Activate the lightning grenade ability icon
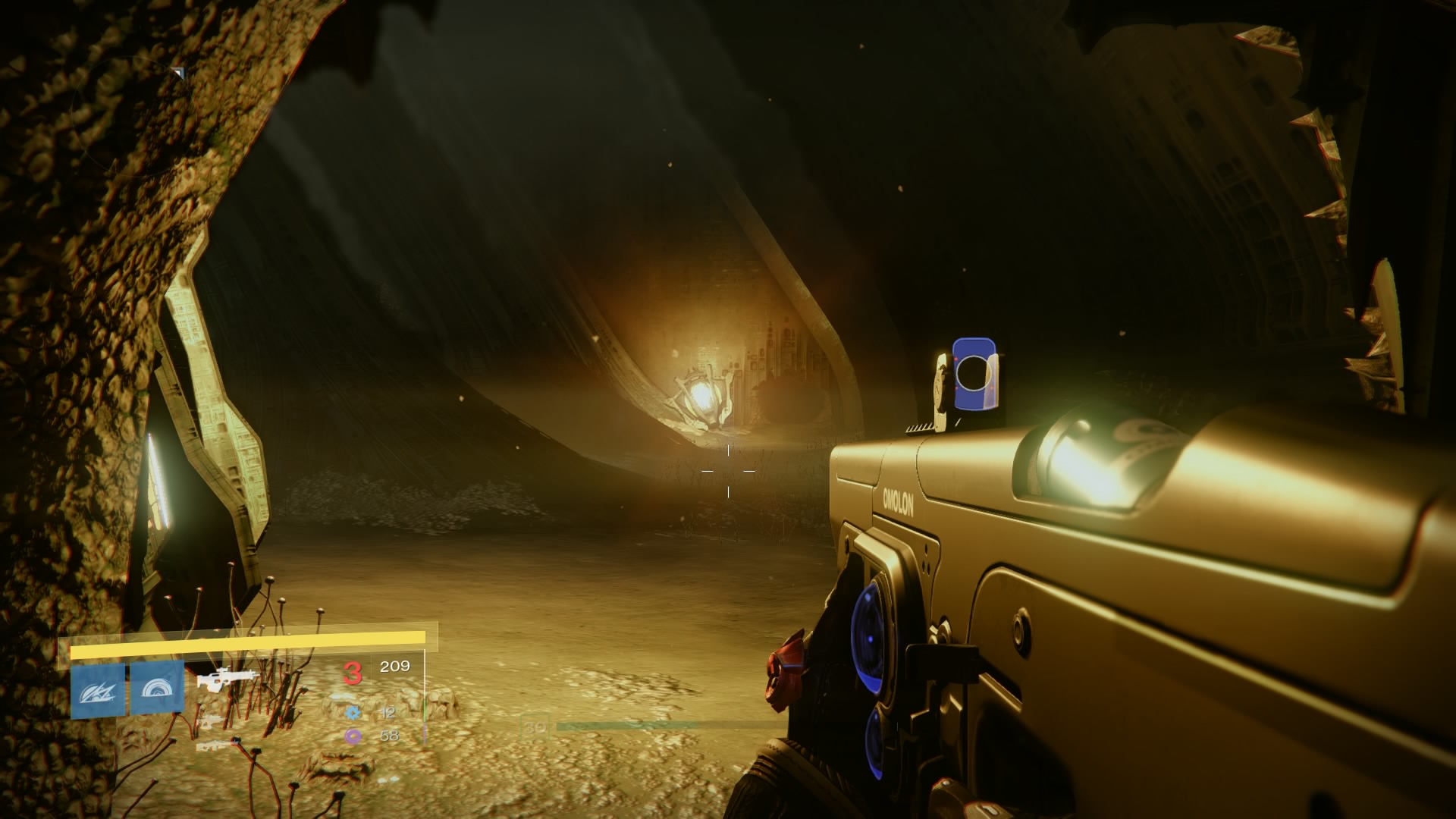Screen dimensions: 1456x819 pos(98,690)
